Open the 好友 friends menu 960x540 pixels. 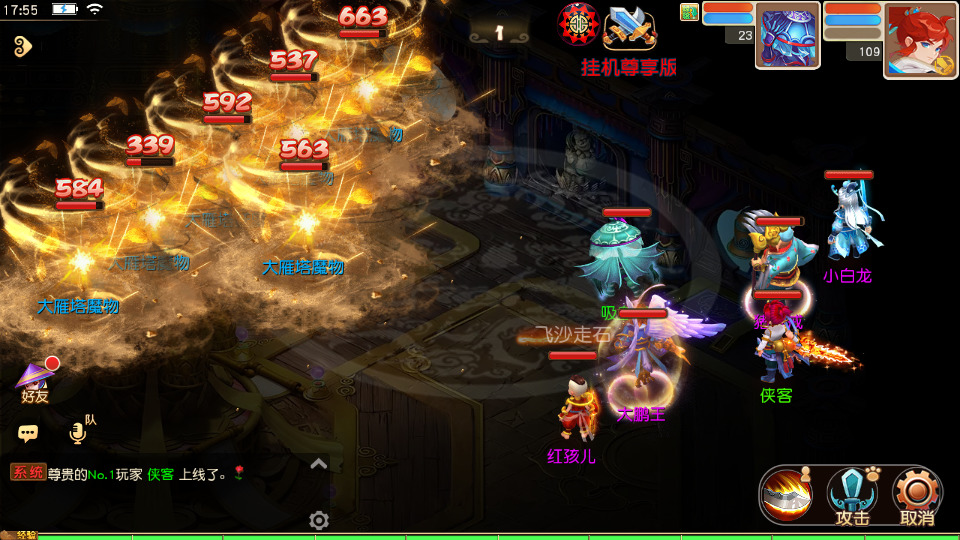click(34, 381)
